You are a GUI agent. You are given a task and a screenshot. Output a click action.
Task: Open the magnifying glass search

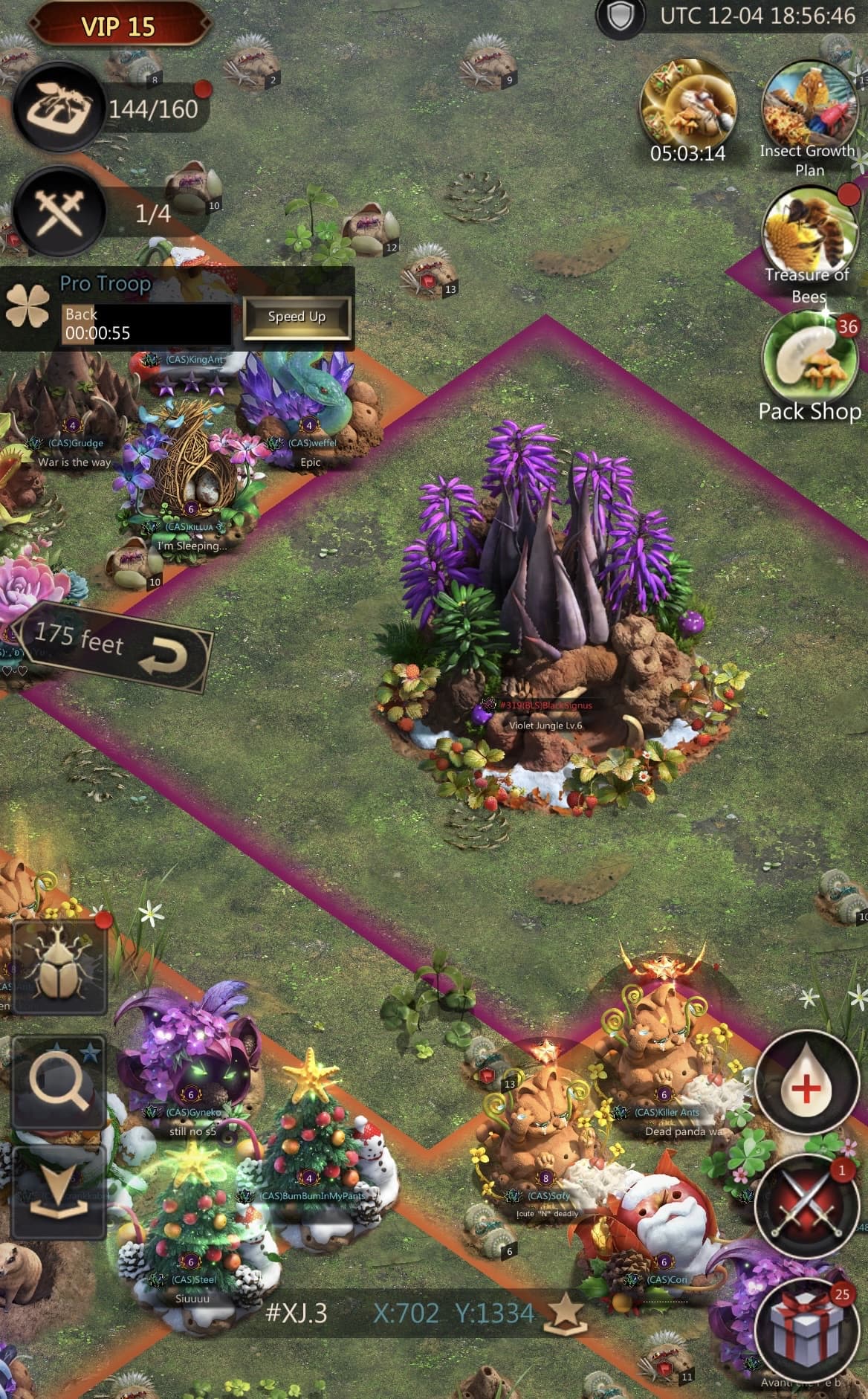pyautogui.click(x=58, y=1083)
